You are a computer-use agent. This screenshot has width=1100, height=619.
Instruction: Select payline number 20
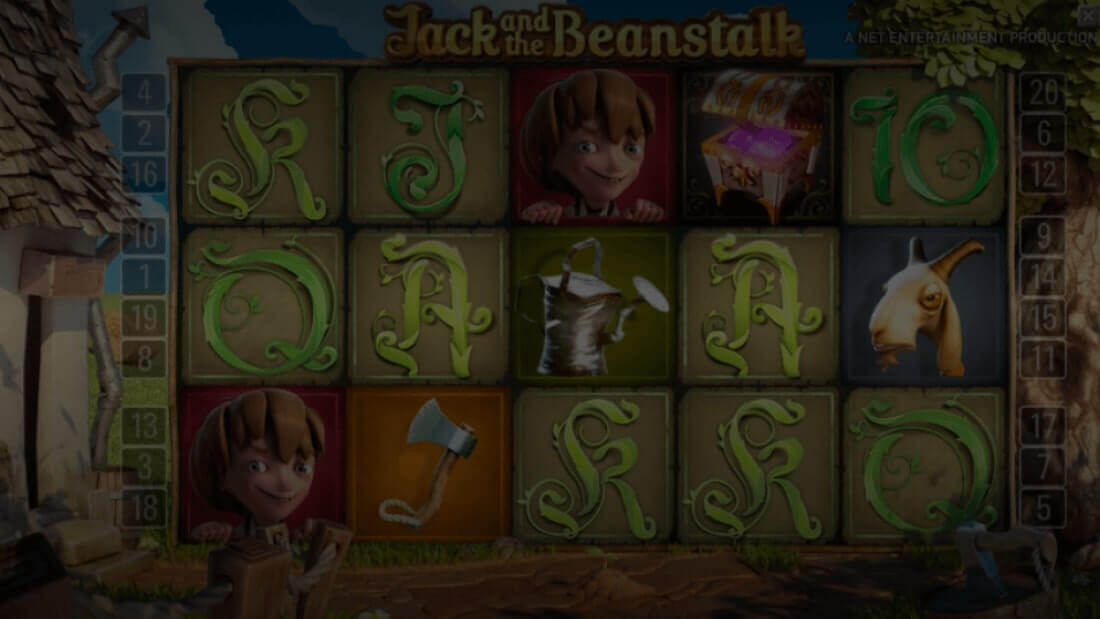tap(1043, 93)
